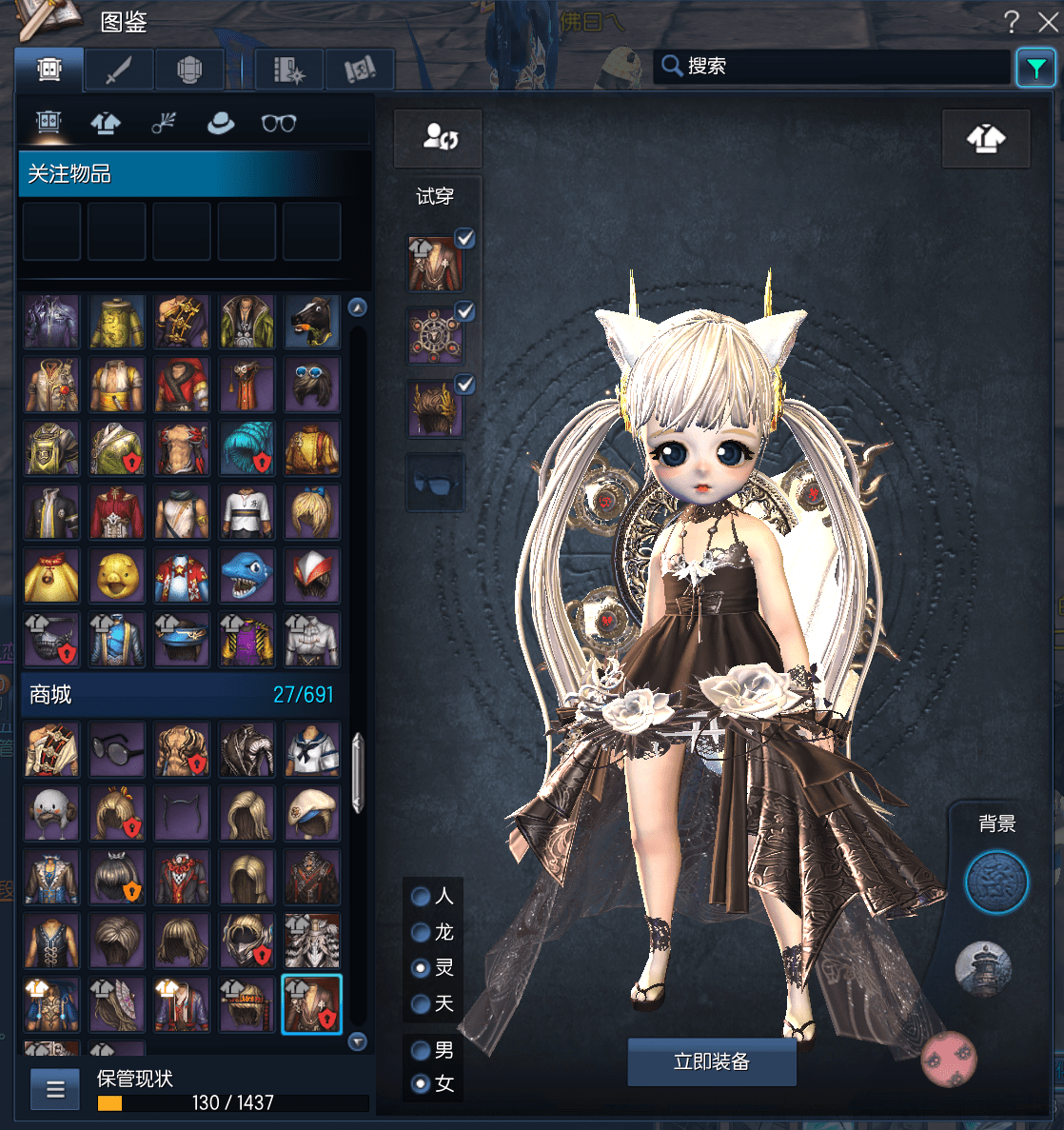Open the question mark help button
The height and width of the screenshot is (1130, 1064).
(1012, 22)
